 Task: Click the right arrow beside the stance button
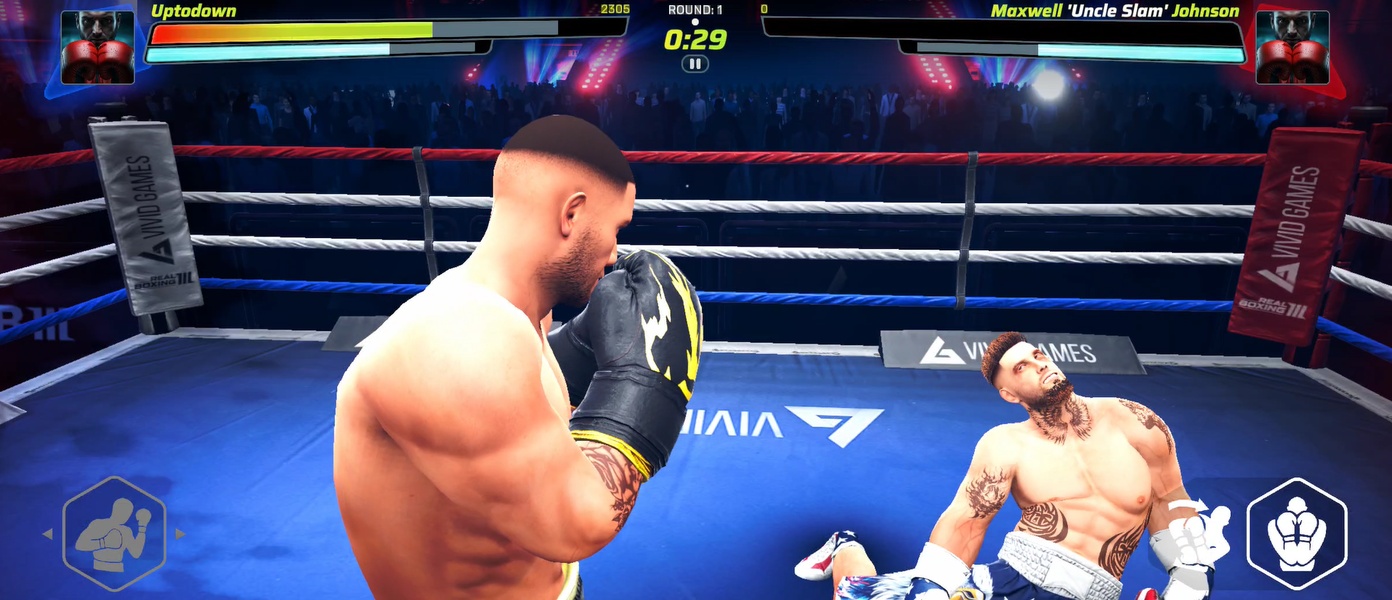(180, 534)
